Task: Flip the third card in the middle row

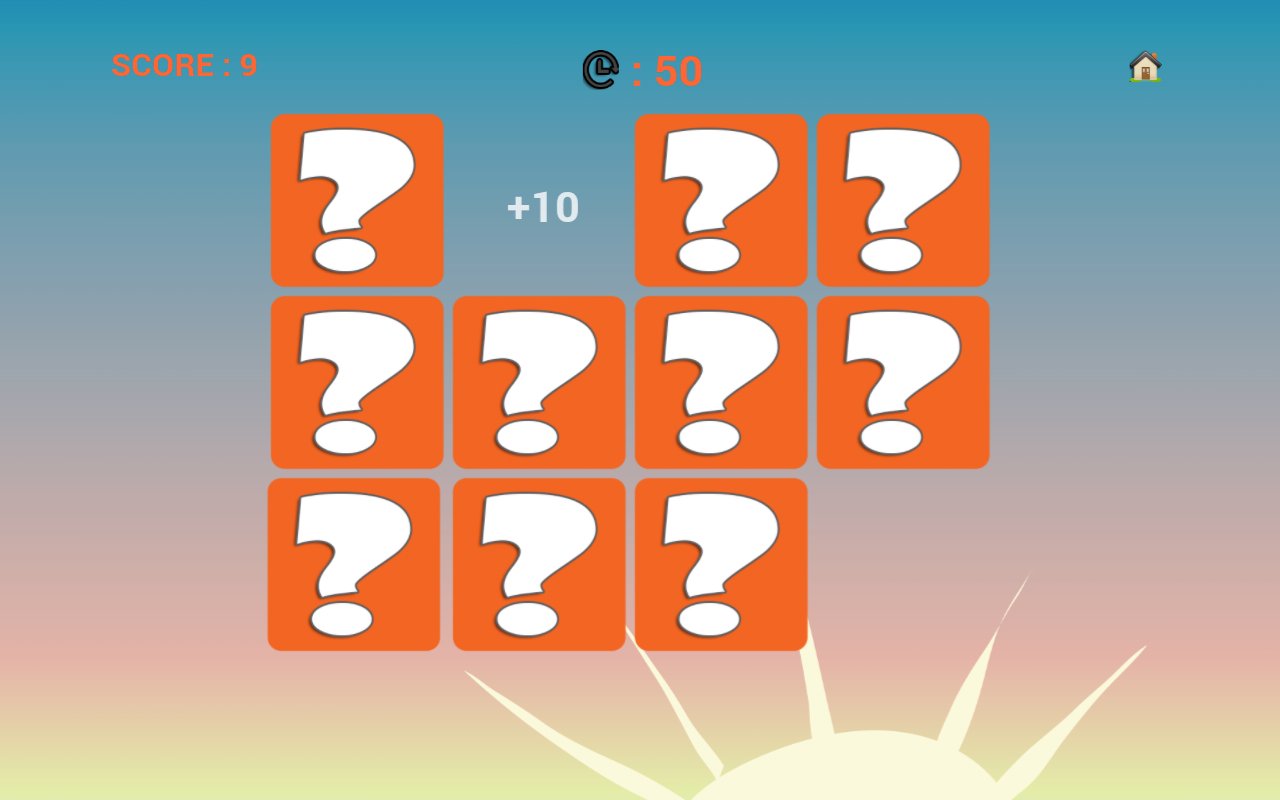Action: [721, 380]
